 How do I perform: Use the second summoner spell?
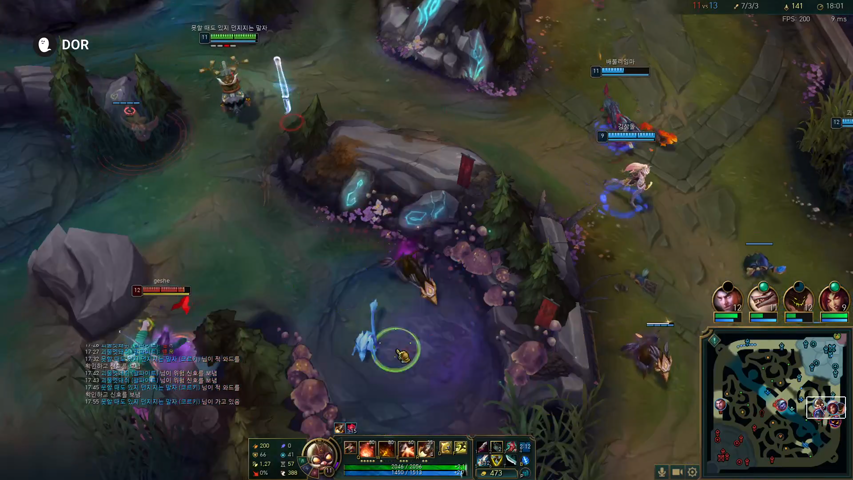pos(461,448)
